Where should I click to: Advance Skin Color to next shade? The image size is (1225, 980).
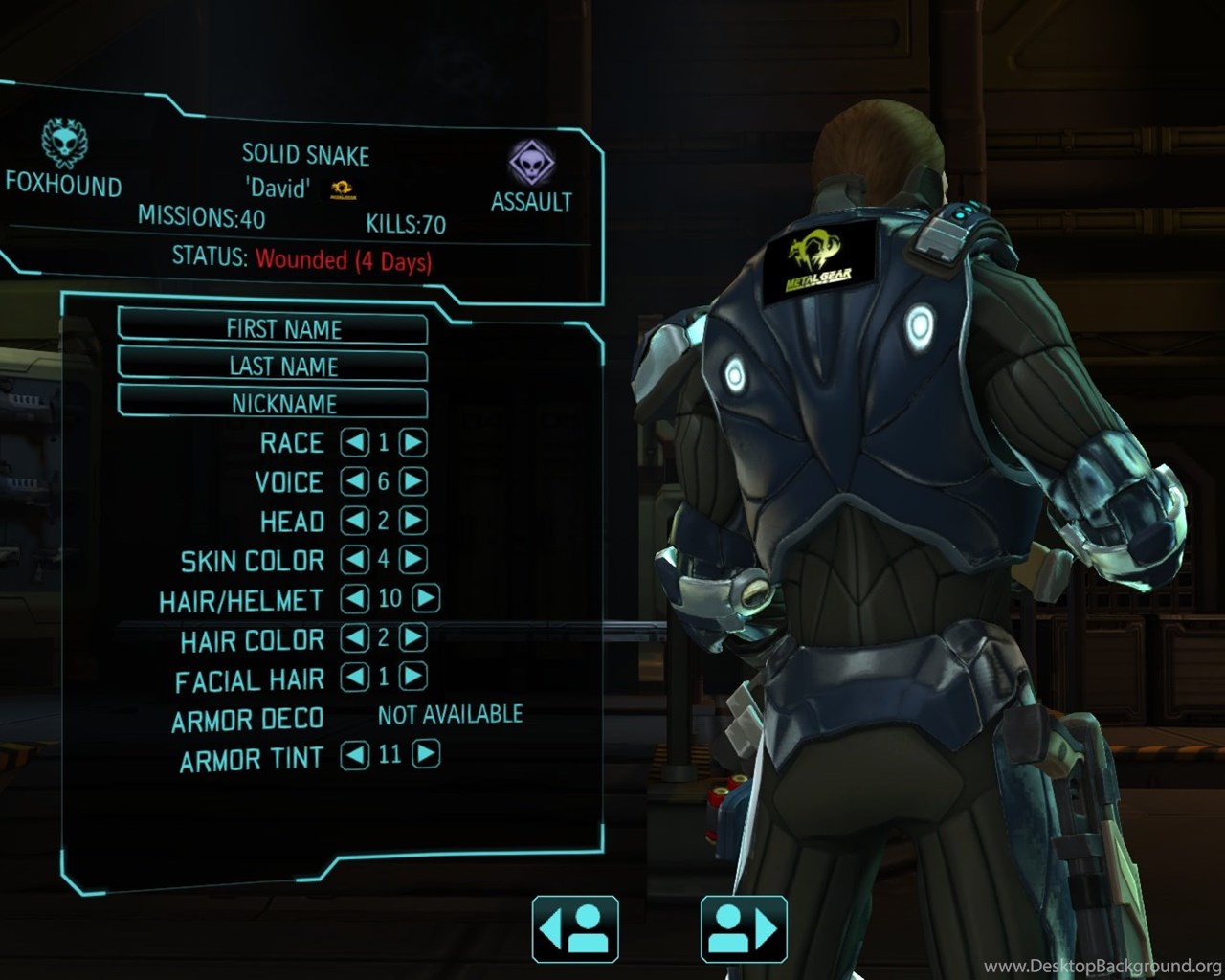click(413, 559)
